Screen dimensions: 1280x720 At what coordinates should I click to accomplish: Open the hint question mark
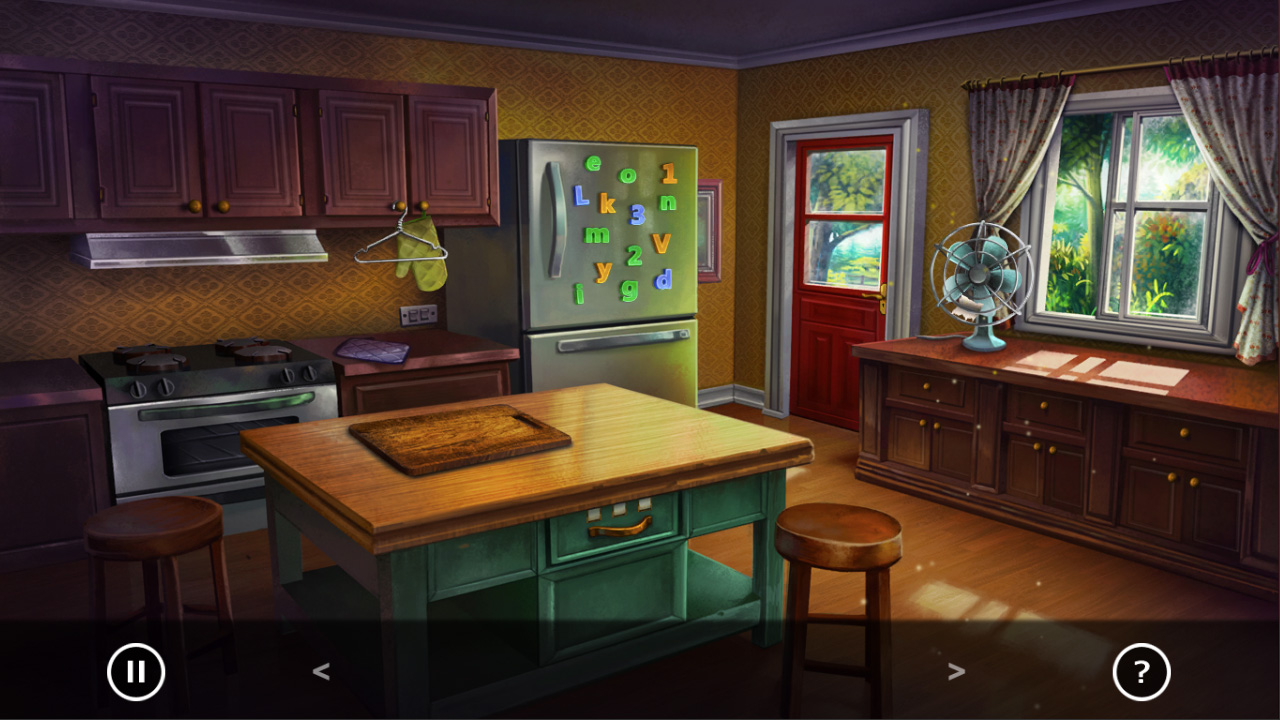1143,672
